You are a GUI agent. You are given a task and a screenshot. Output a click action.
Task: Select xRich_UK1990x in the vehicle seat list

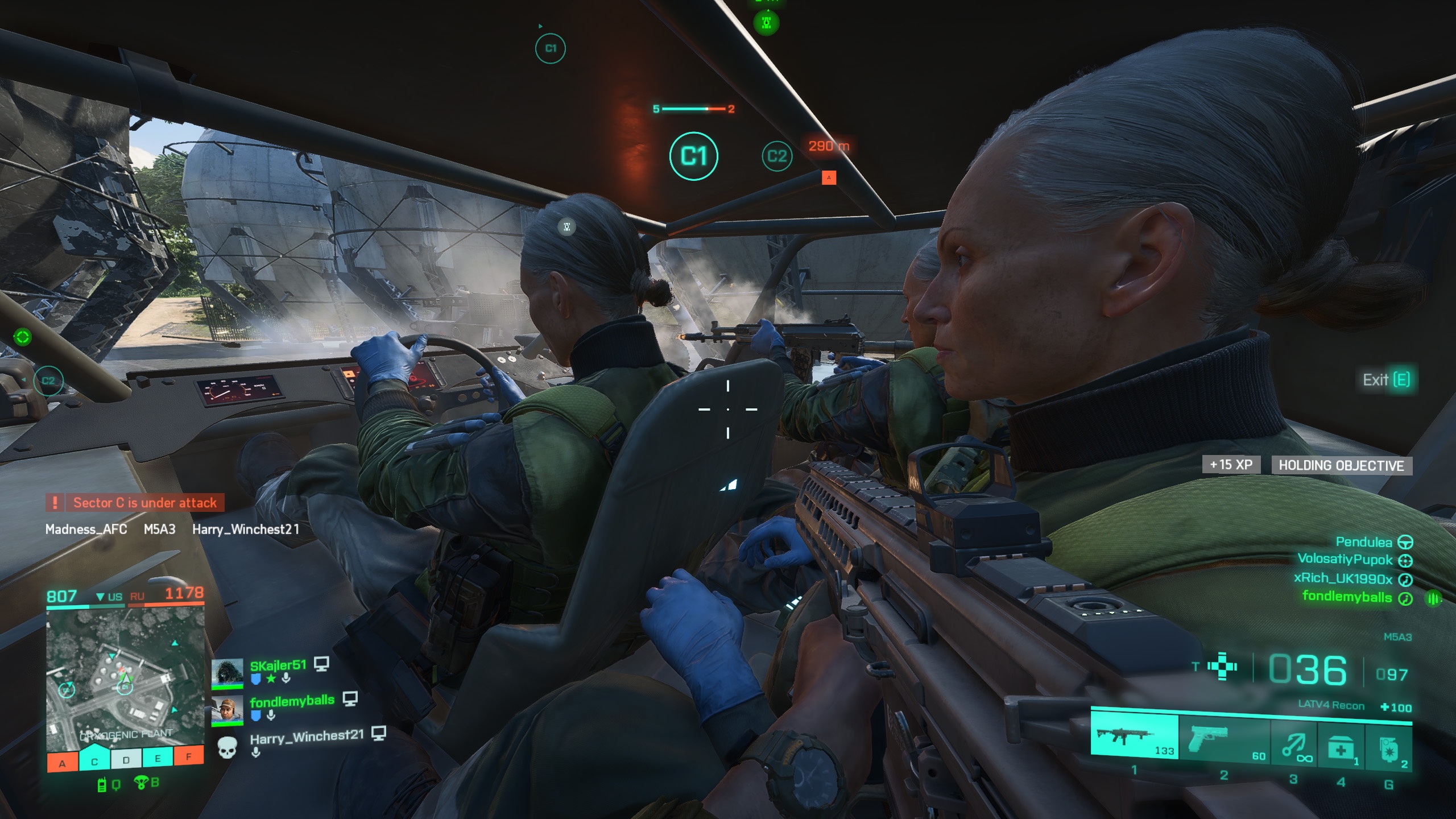1342,578
